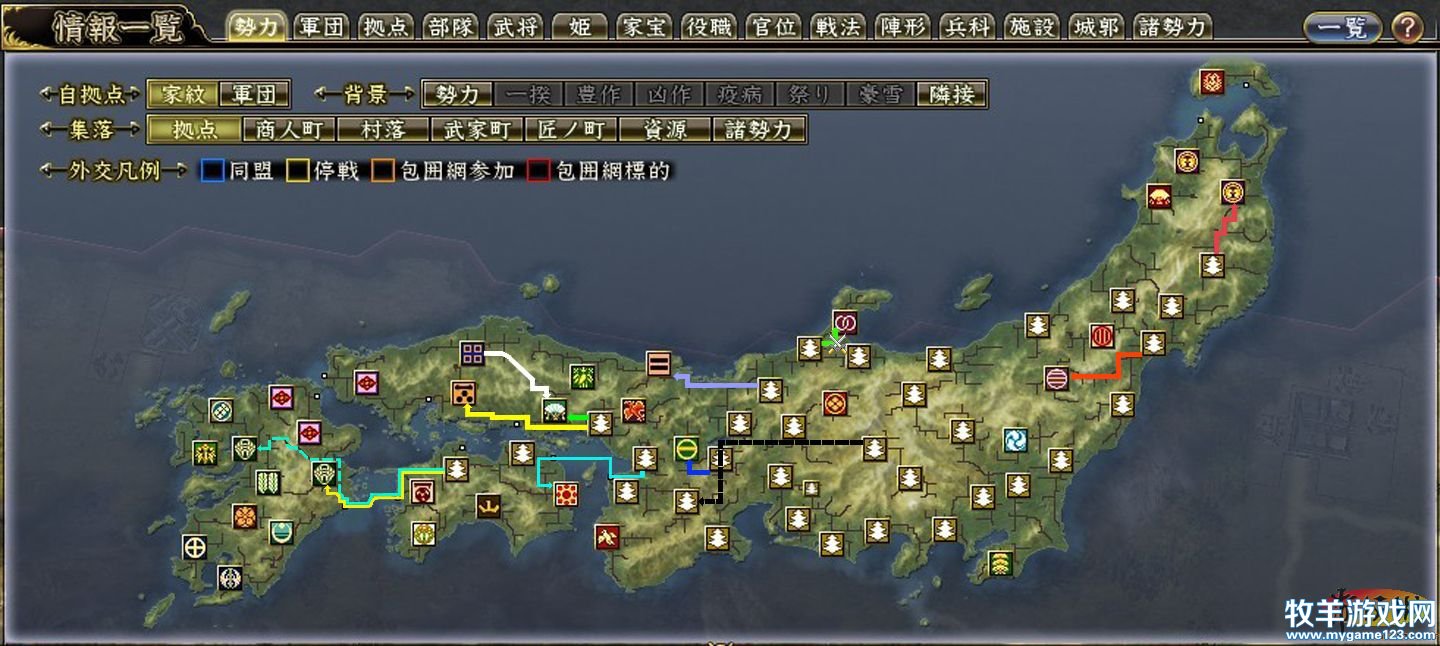
Task: Open the 城郭 tab
Action: pyautogui.click(x=1096, y=27)
